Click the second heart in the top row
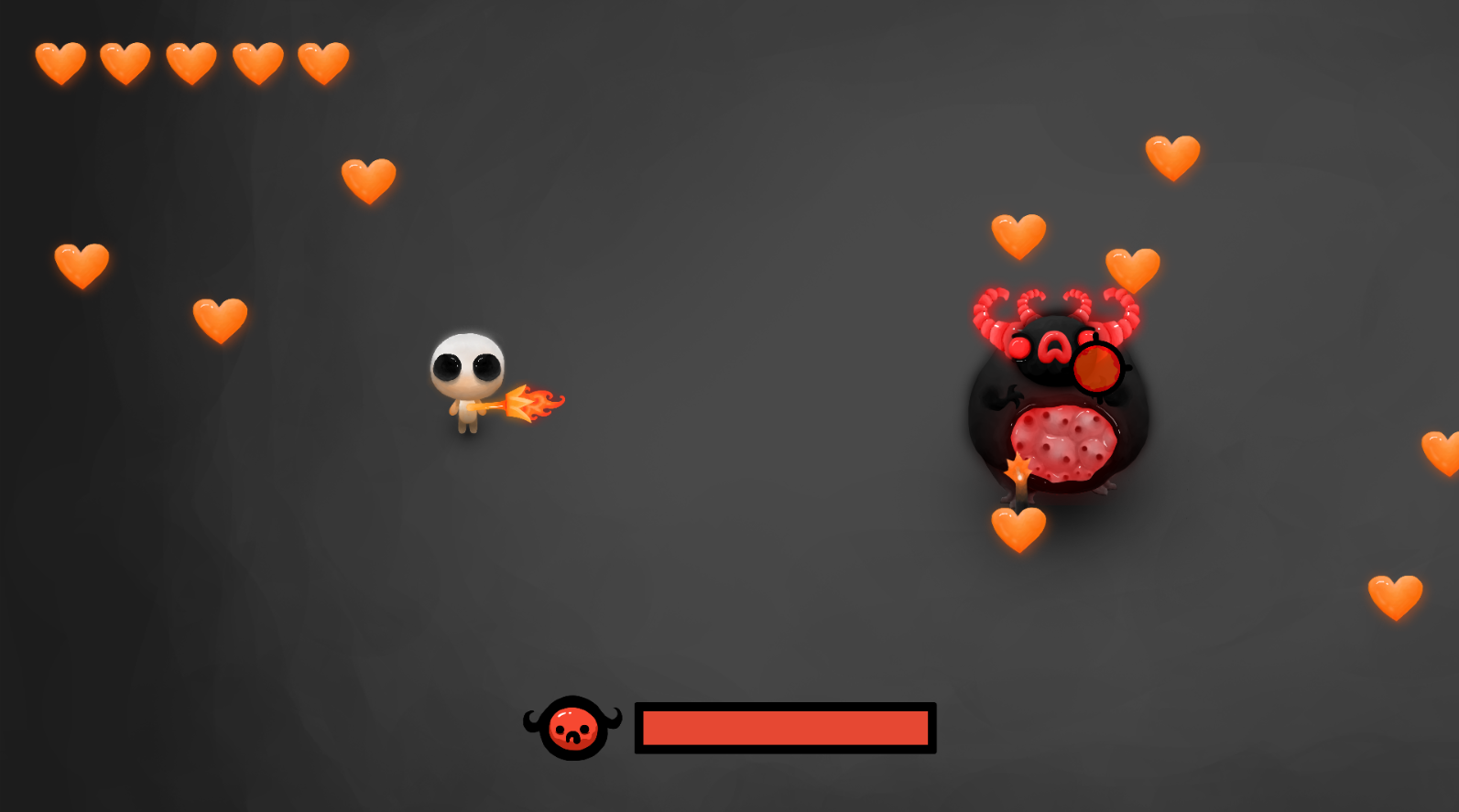Screen dimensions: 1459x812 (x=125, y=61)
